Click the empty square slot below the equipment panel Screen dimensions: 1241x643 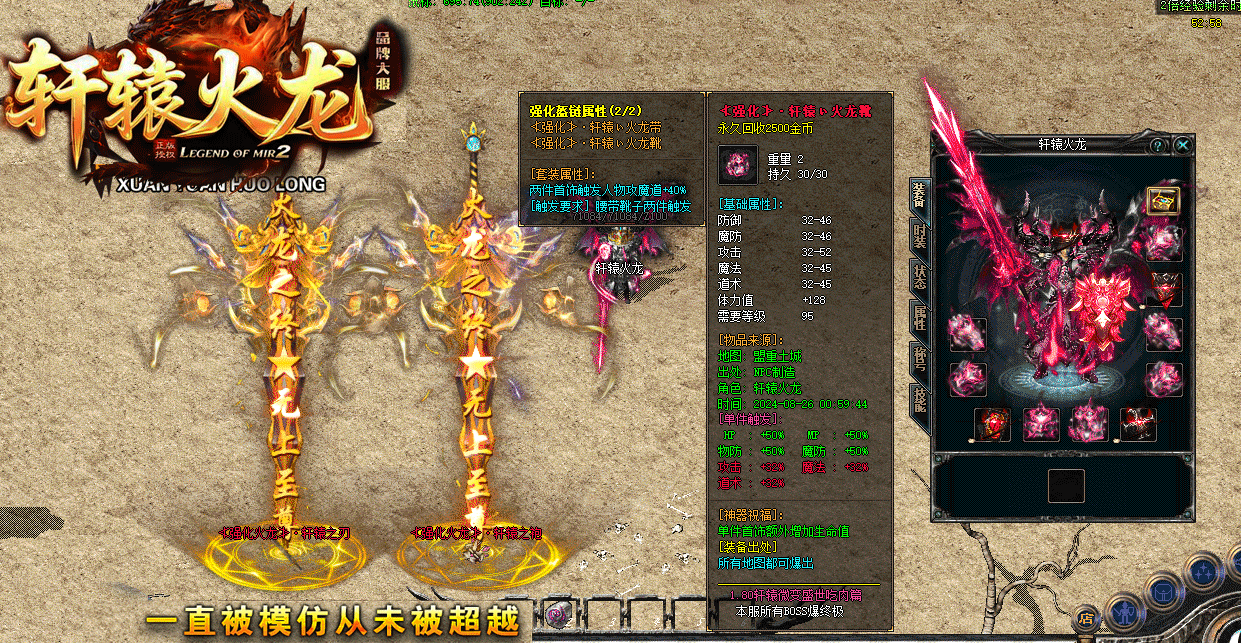pyautogui.click(x=1066, y=486)
